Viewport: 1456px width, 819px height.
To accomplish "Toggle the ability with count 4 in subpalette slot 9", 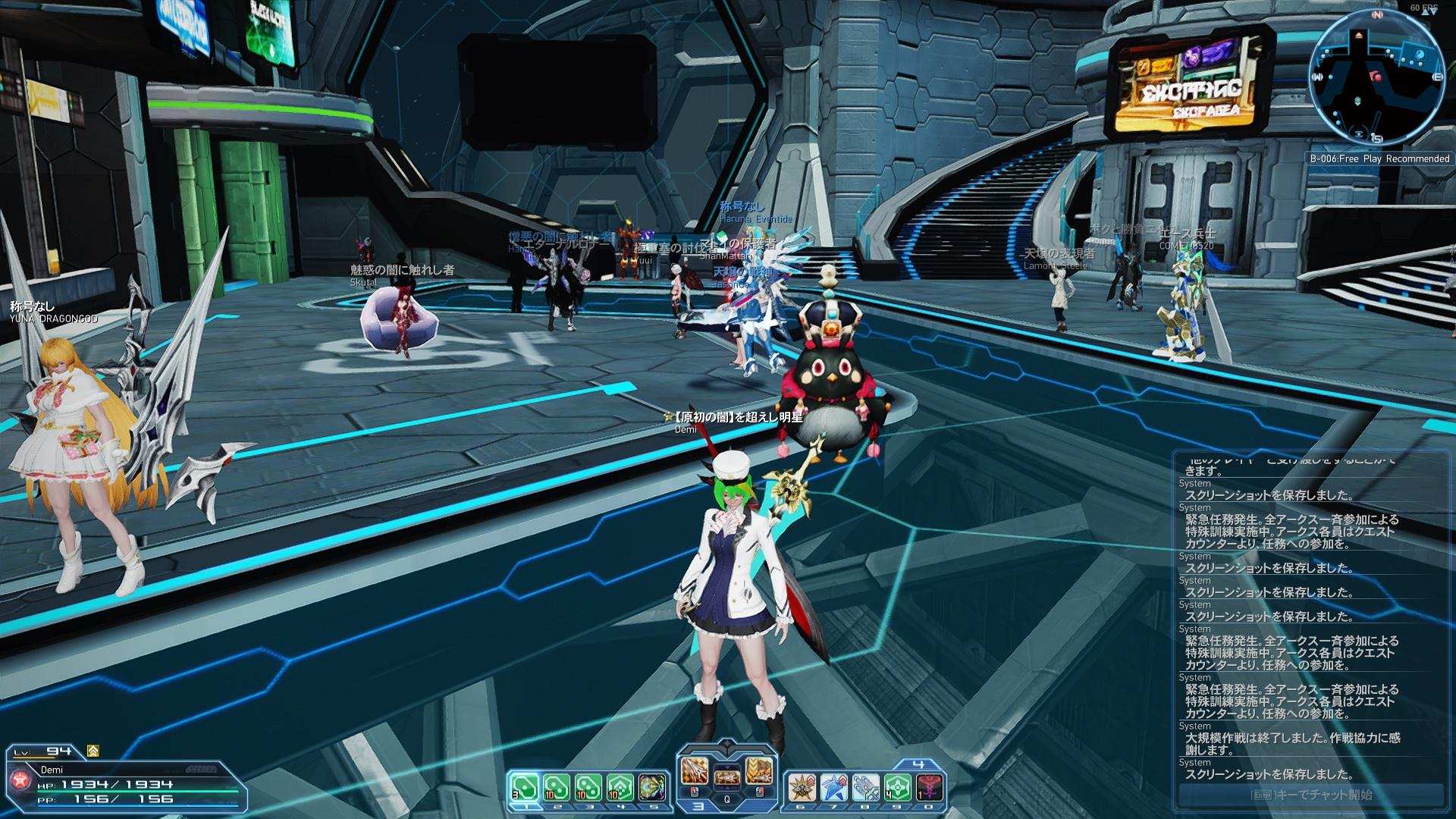I will pyautogui.click(x=899, y=789).
